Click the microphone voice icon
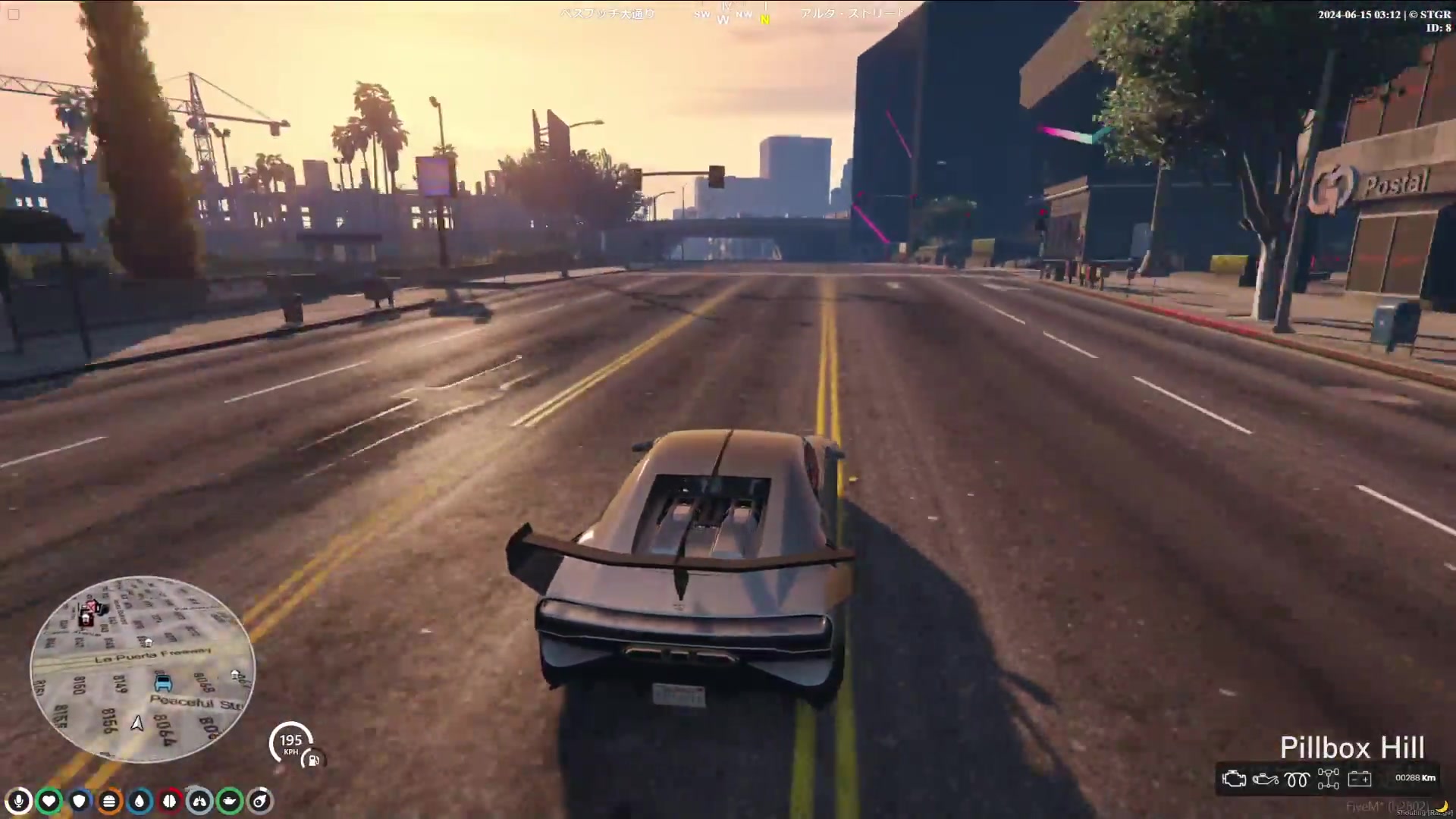The image size is (1456, 819). click(18, 801)
